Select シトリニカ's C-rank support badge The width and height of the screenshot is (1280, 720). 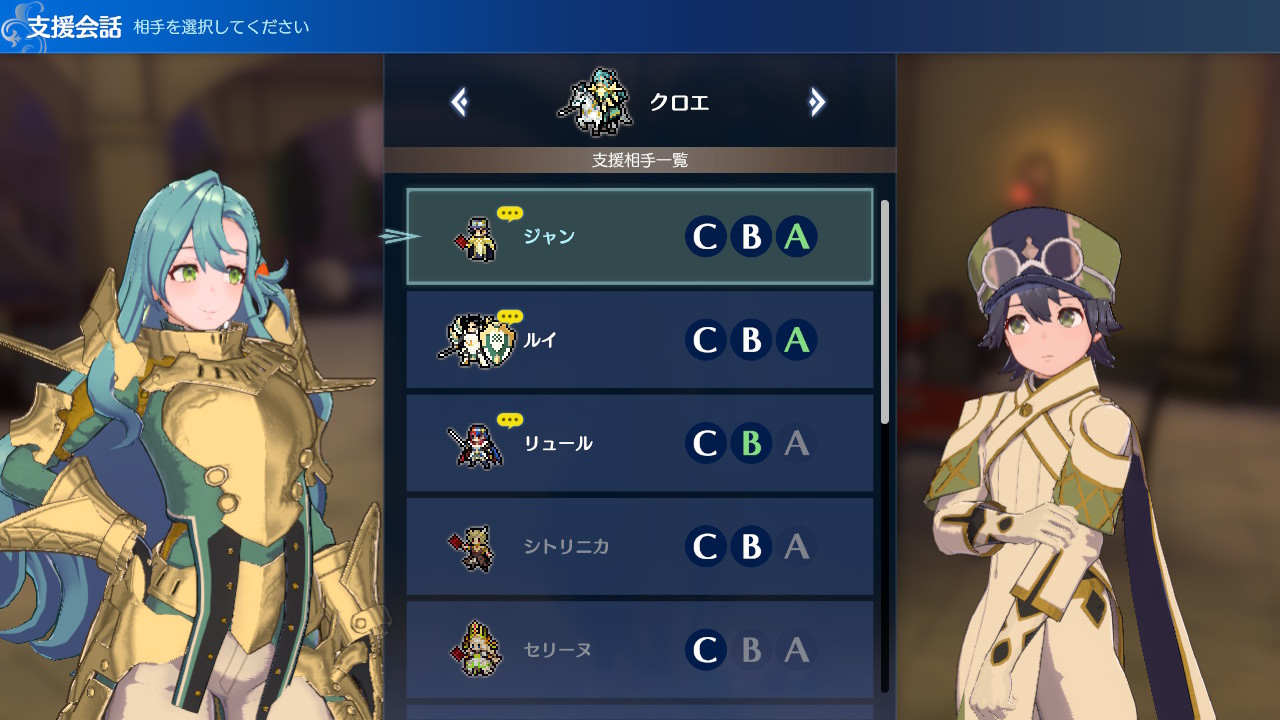tap(706, 546)
